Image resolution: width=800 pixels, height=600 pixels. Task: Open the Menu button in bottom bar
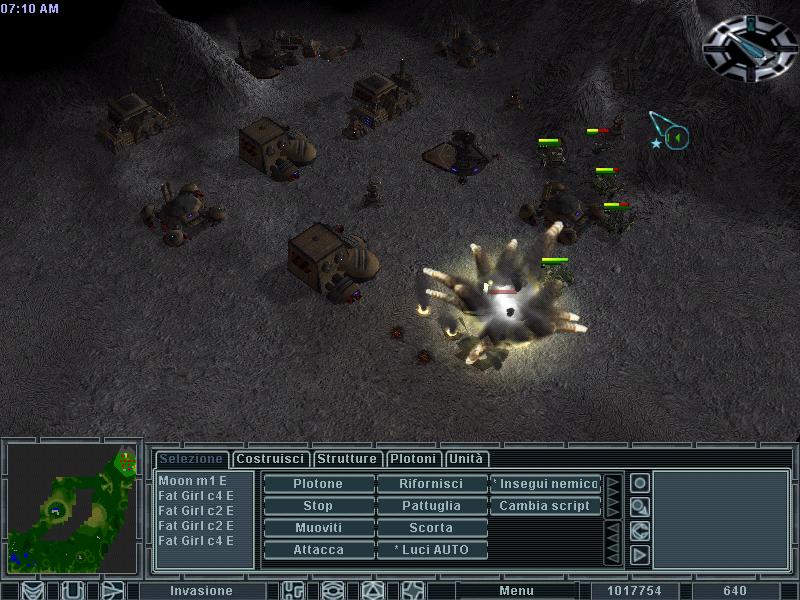[x=516, y=591]
